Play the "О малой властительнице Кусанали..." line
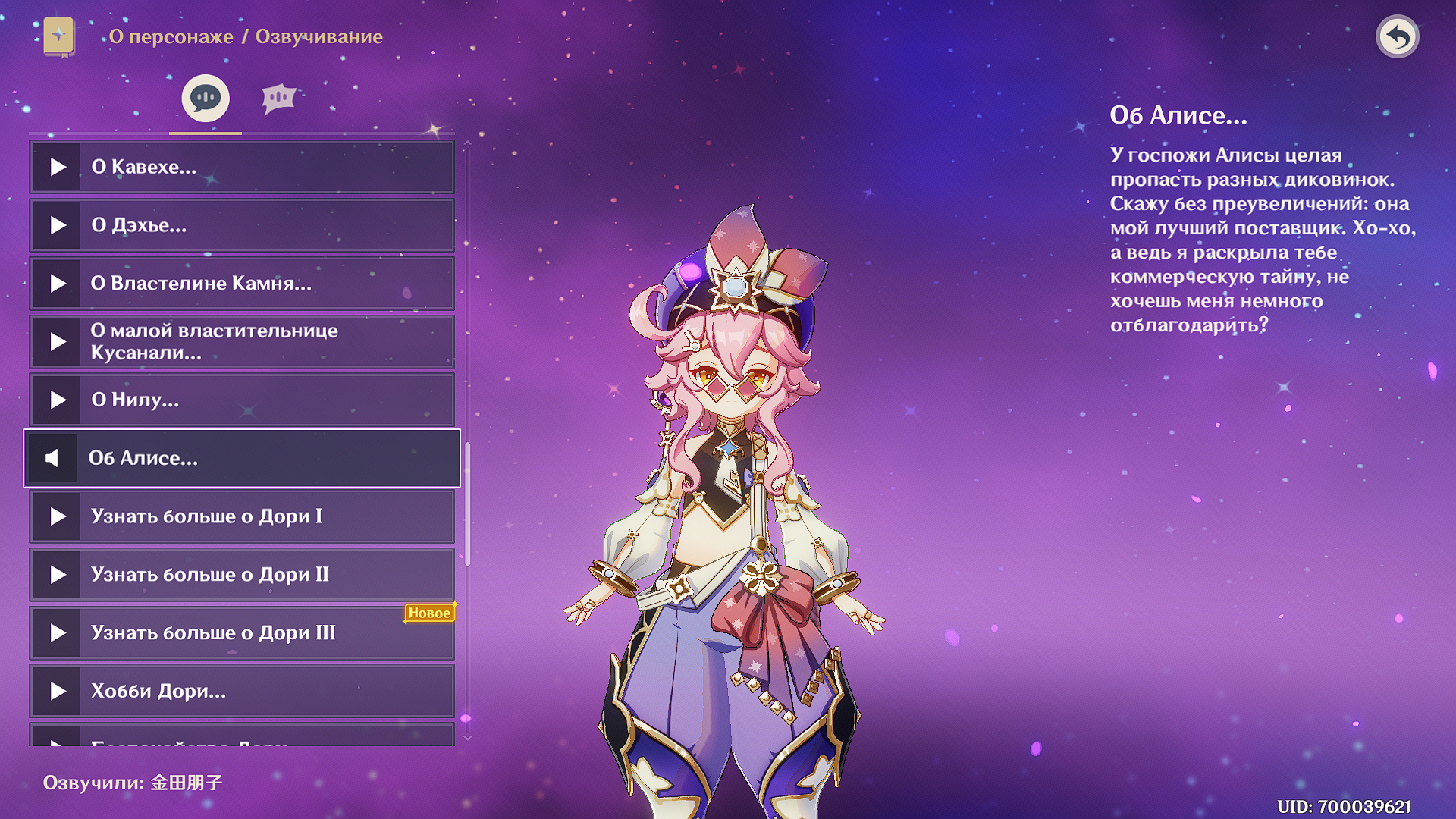 [58, 342]
